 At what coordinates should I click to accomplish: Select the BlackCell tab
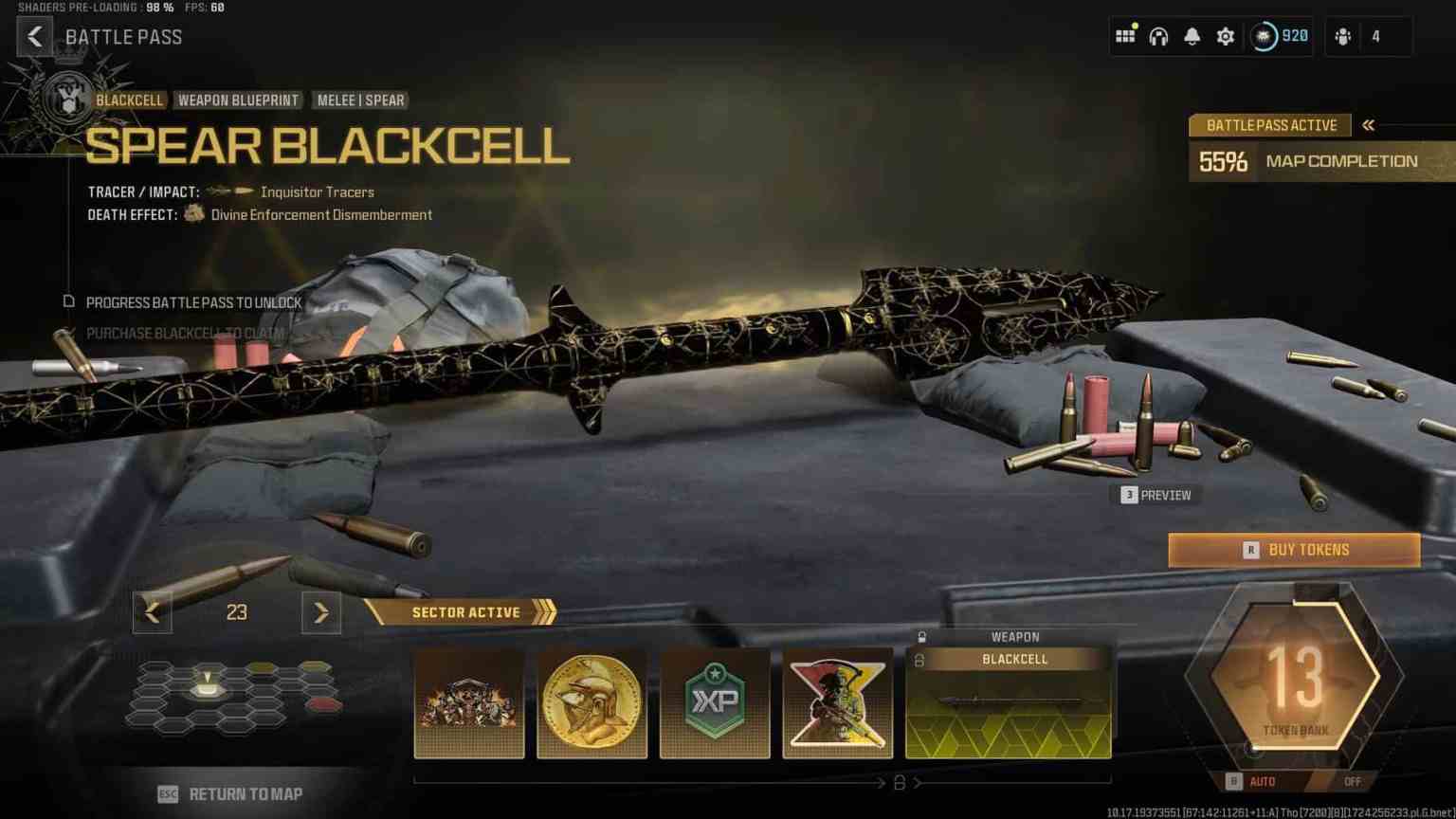pos(130,100)
